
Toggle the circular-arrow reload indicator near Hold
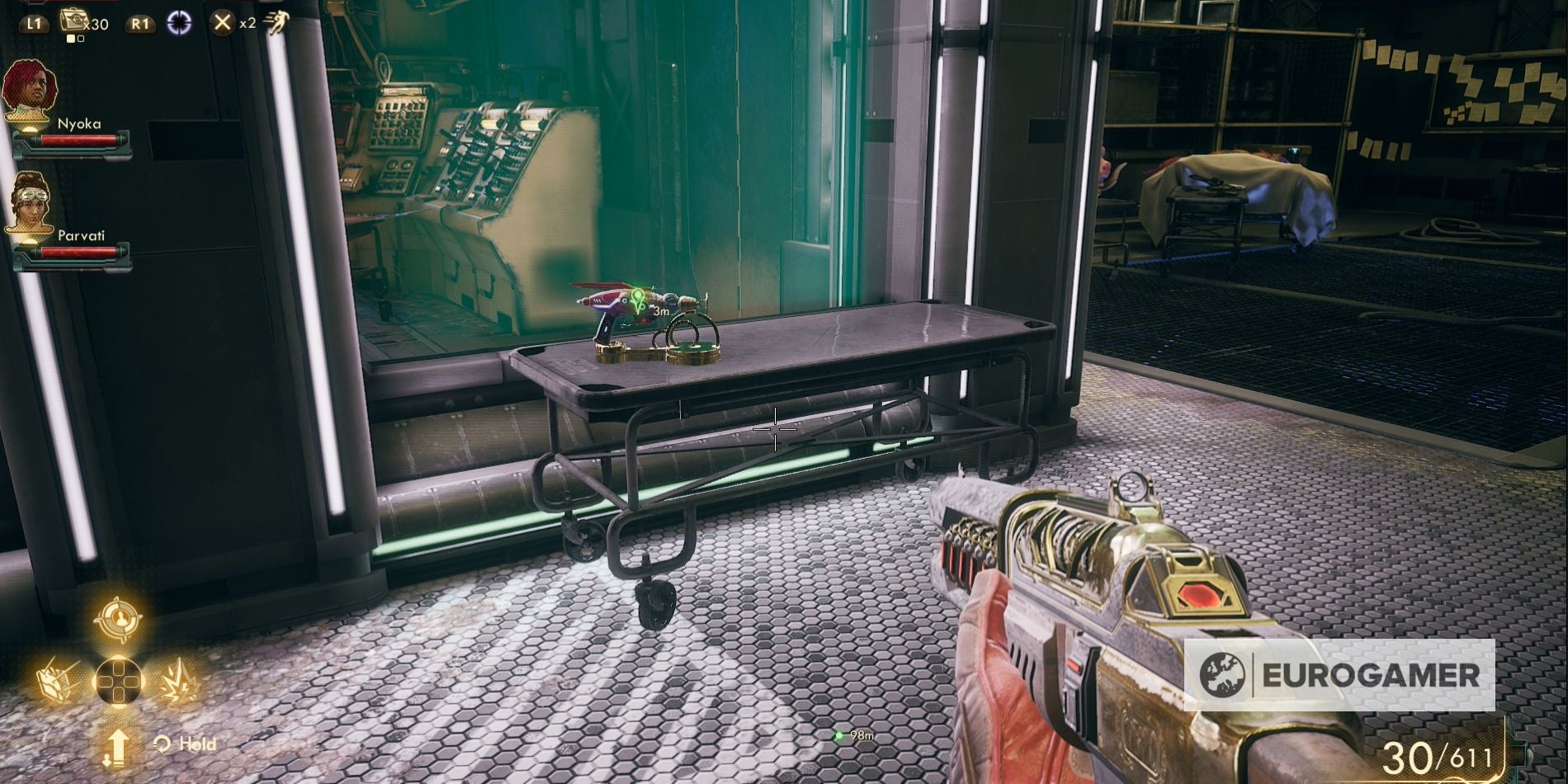[x=162, y=744]
